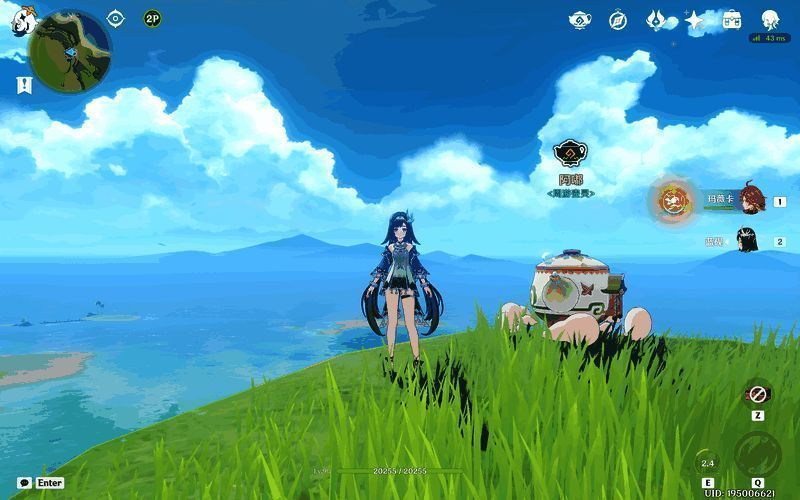Open the chat speech bubble icon
This screenshot has height=500, width=800.
[24, 483]
